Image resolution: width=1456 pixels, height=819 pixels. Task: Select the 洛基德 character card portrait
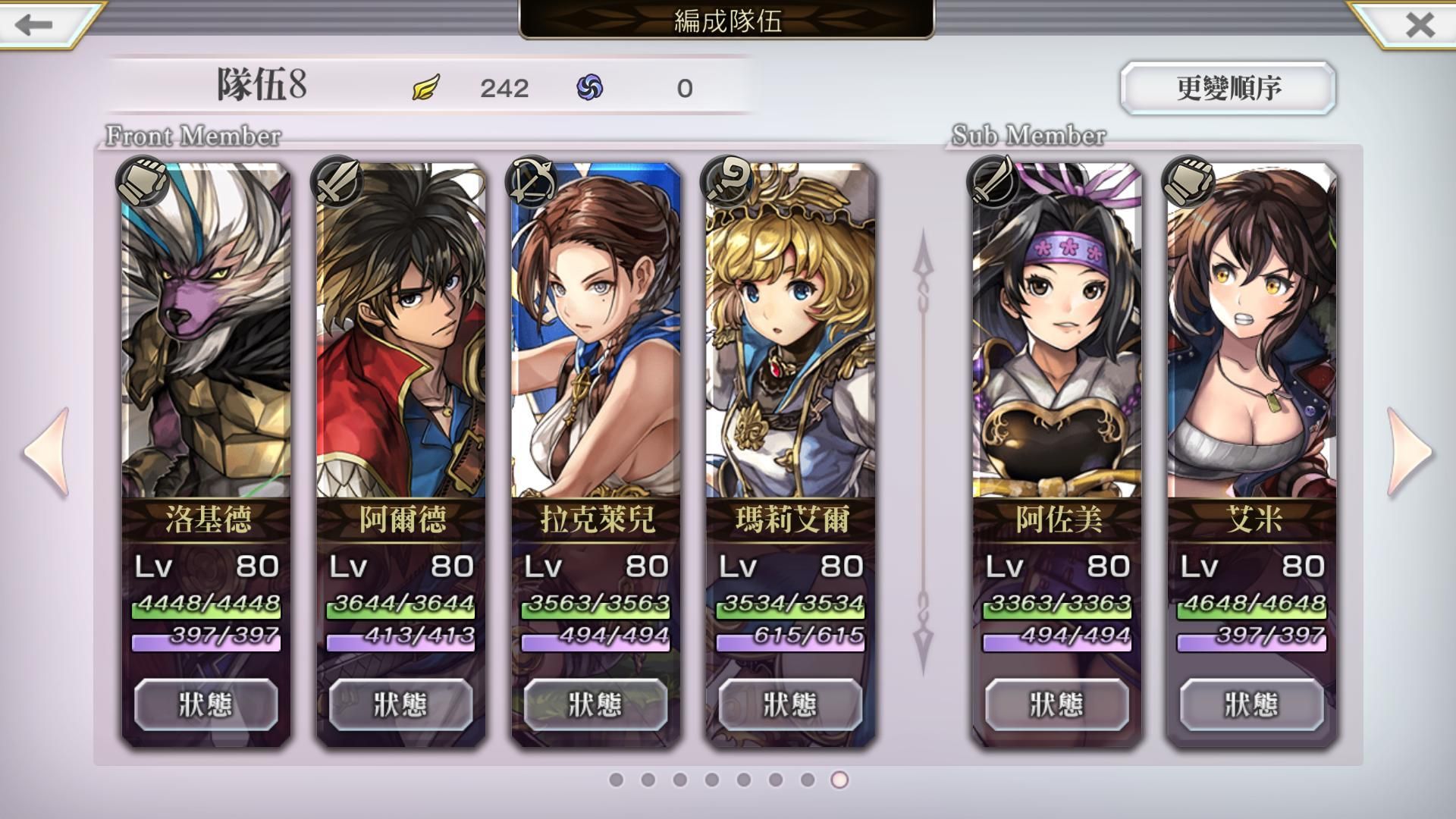click(x=206, y=334)
